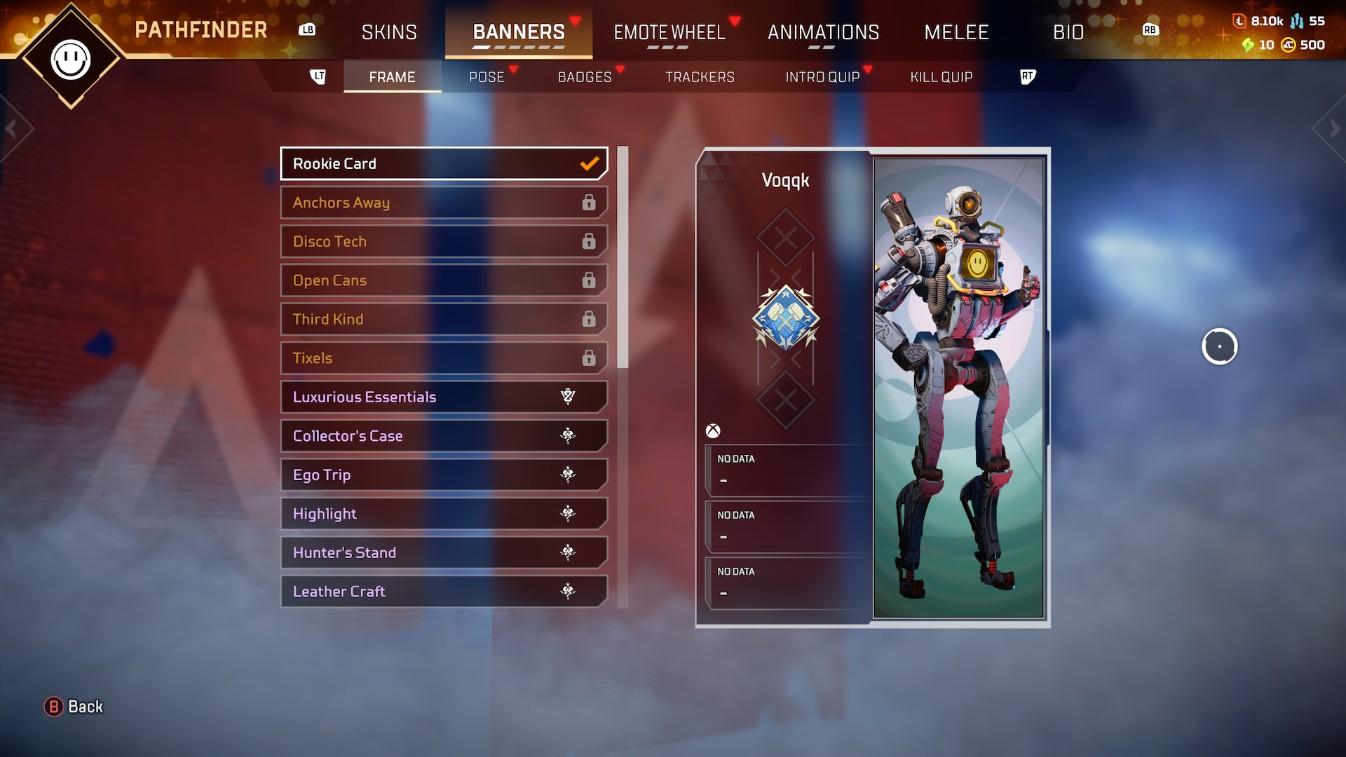This screenshot has height=757, width=1346.
Task: Click the event icon on Luxurious Essentials
Action: (568, 396)
